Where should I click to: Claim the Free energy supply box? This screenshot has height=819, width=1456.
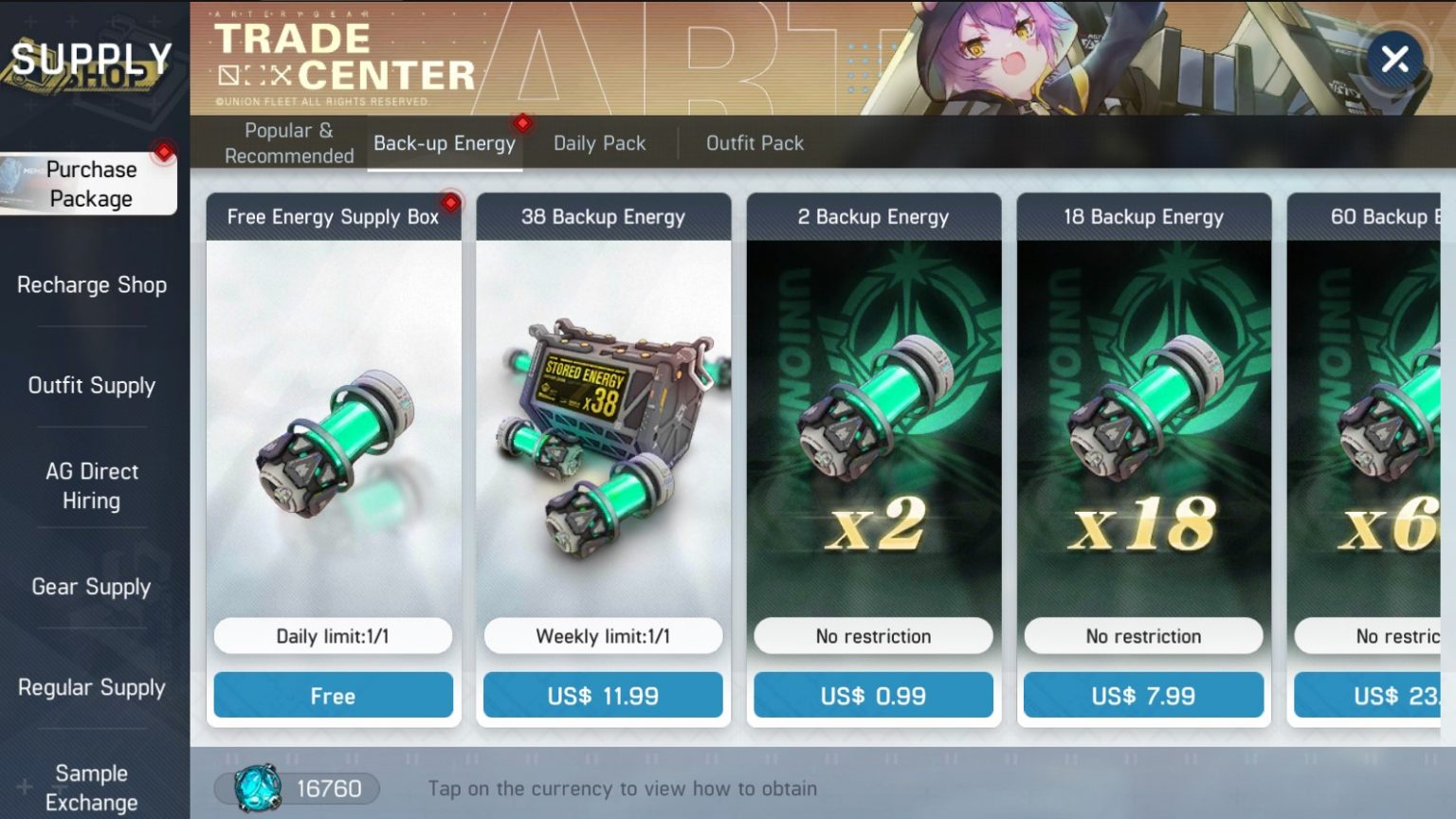pyautogui.click(x=334, y=695)
